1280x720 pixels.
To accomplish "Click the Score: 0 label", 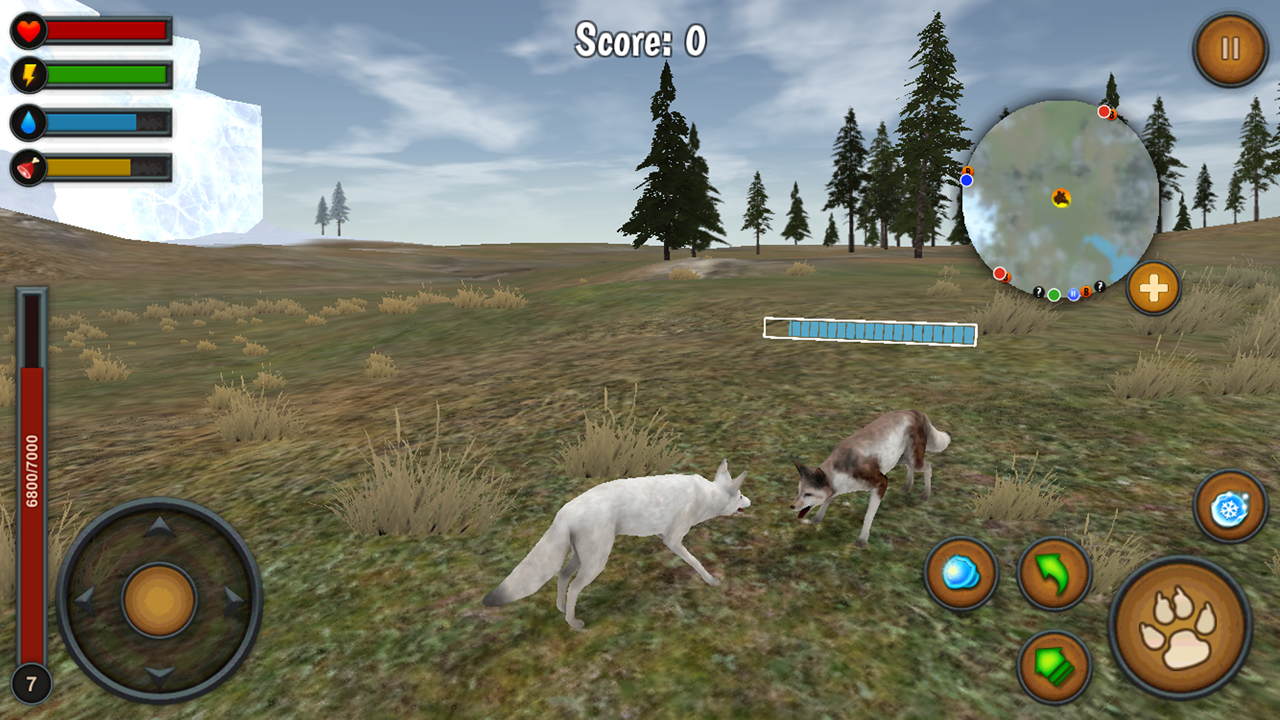I will (x=638, y=40).
